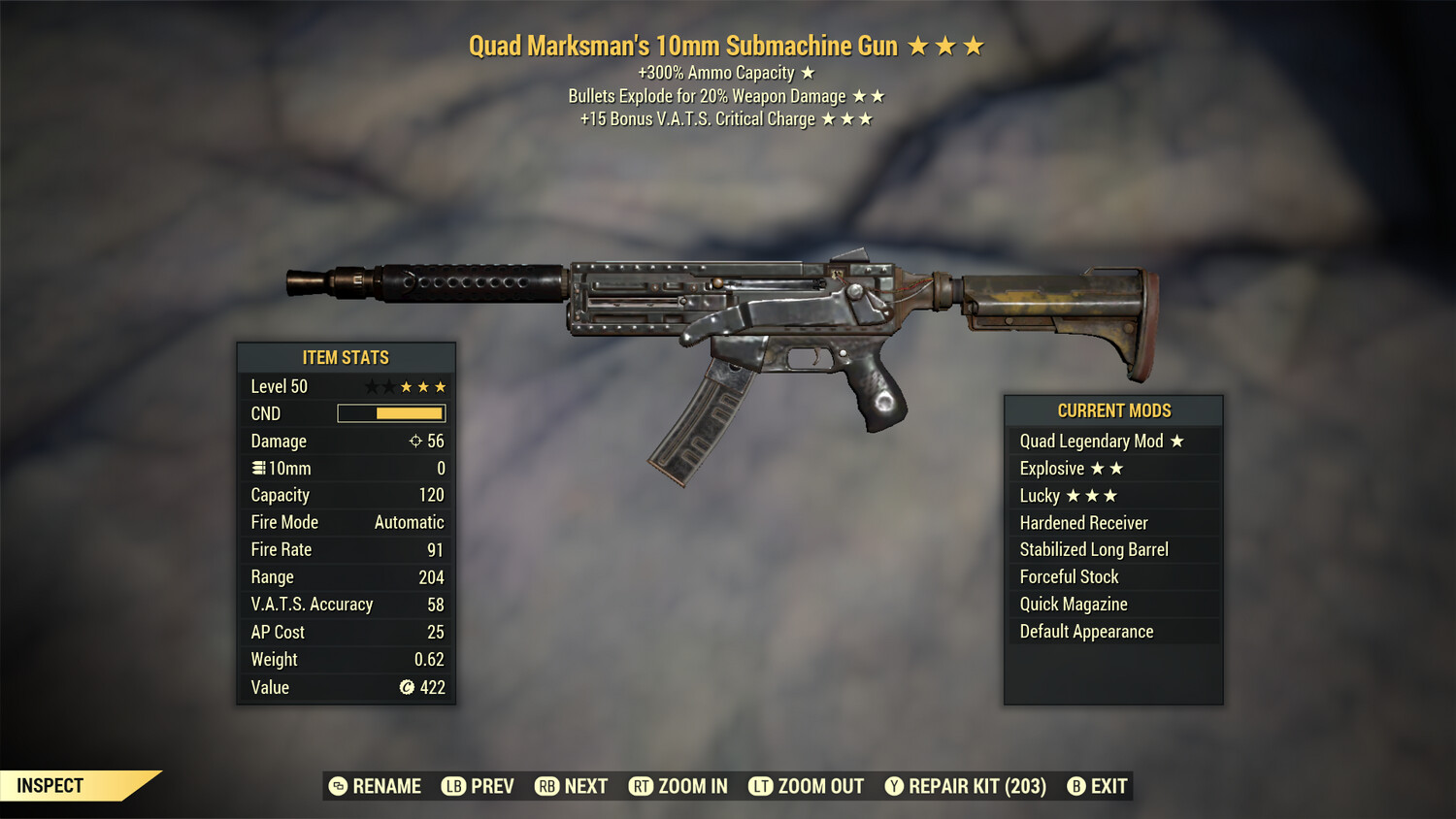The width and height of the screenshot is (1456, 819).
Task: Toggle the star beside +300% Ammo Capacity
Action: coord(807,72)
